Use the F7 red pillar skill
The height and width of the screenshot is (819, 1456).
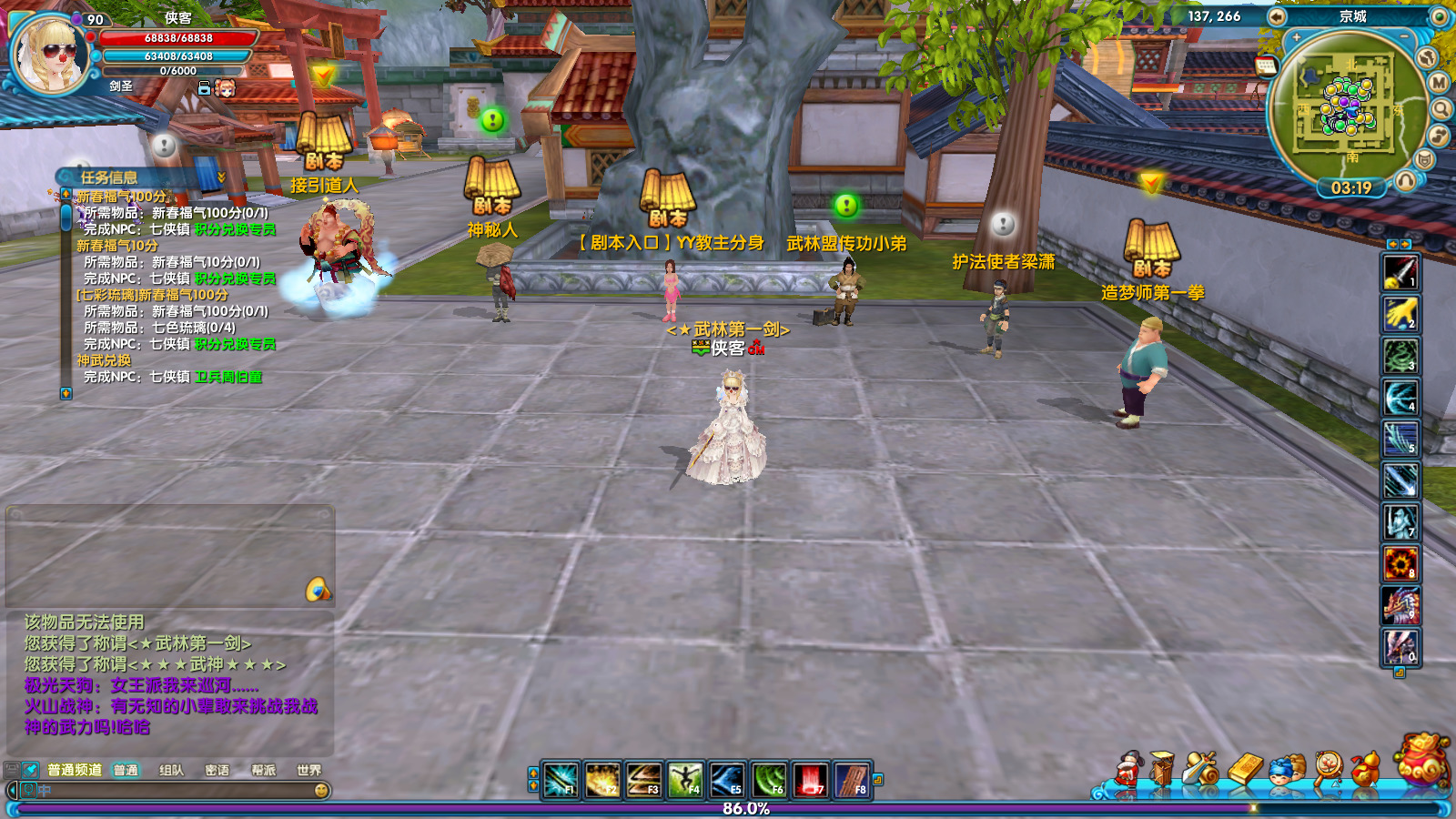pos(810,780)
